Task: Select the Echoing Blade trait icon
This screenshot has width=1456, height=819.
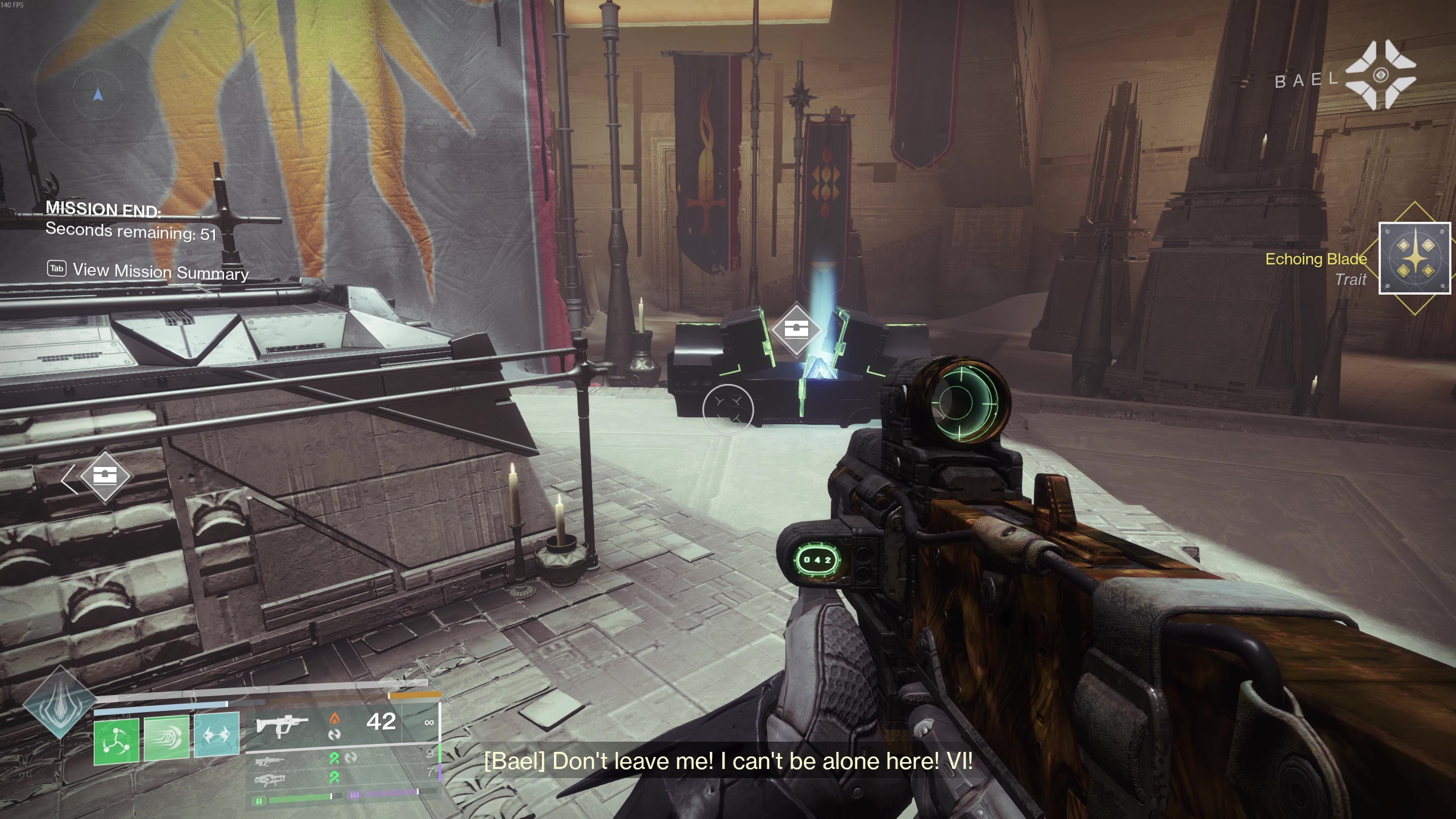Action: click(1414, 258)
